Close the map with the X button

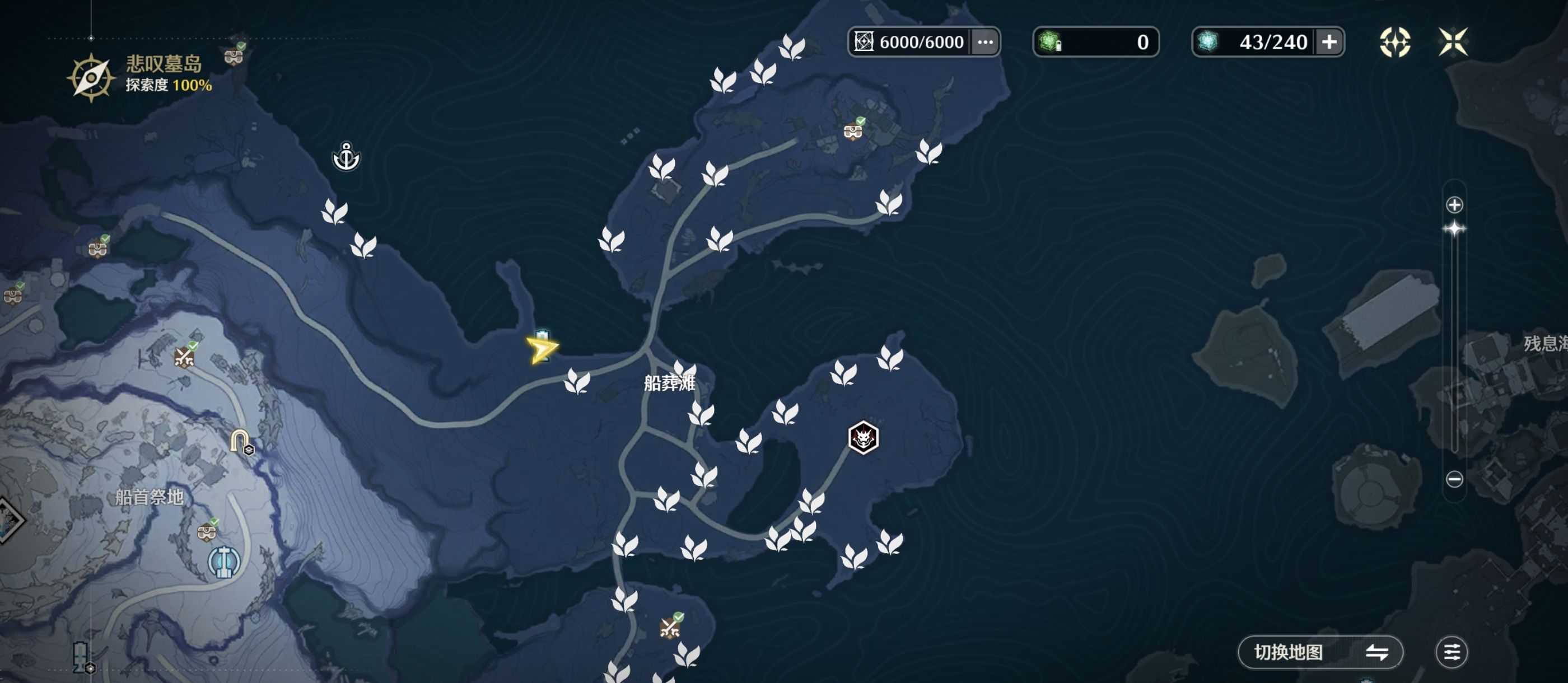tap(1452, 42)
